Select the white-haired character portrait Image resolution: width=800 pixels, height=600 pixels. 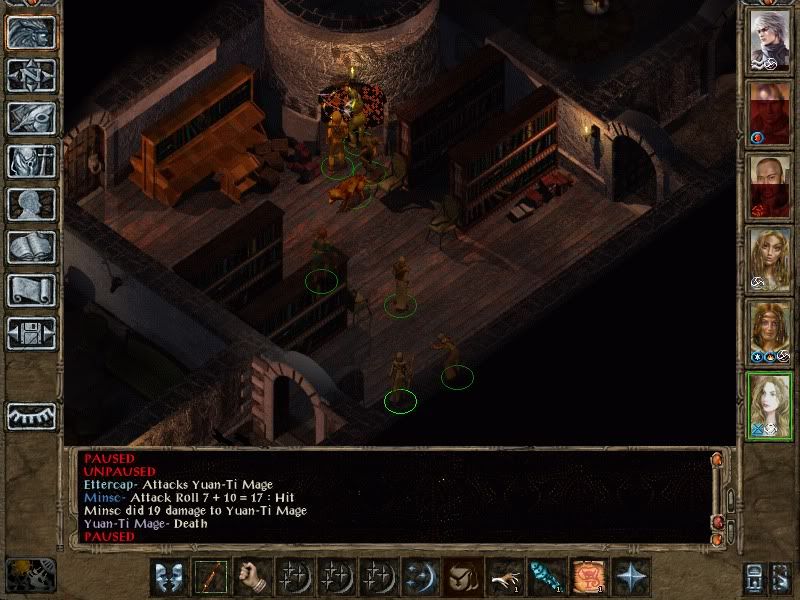point(770,40)
